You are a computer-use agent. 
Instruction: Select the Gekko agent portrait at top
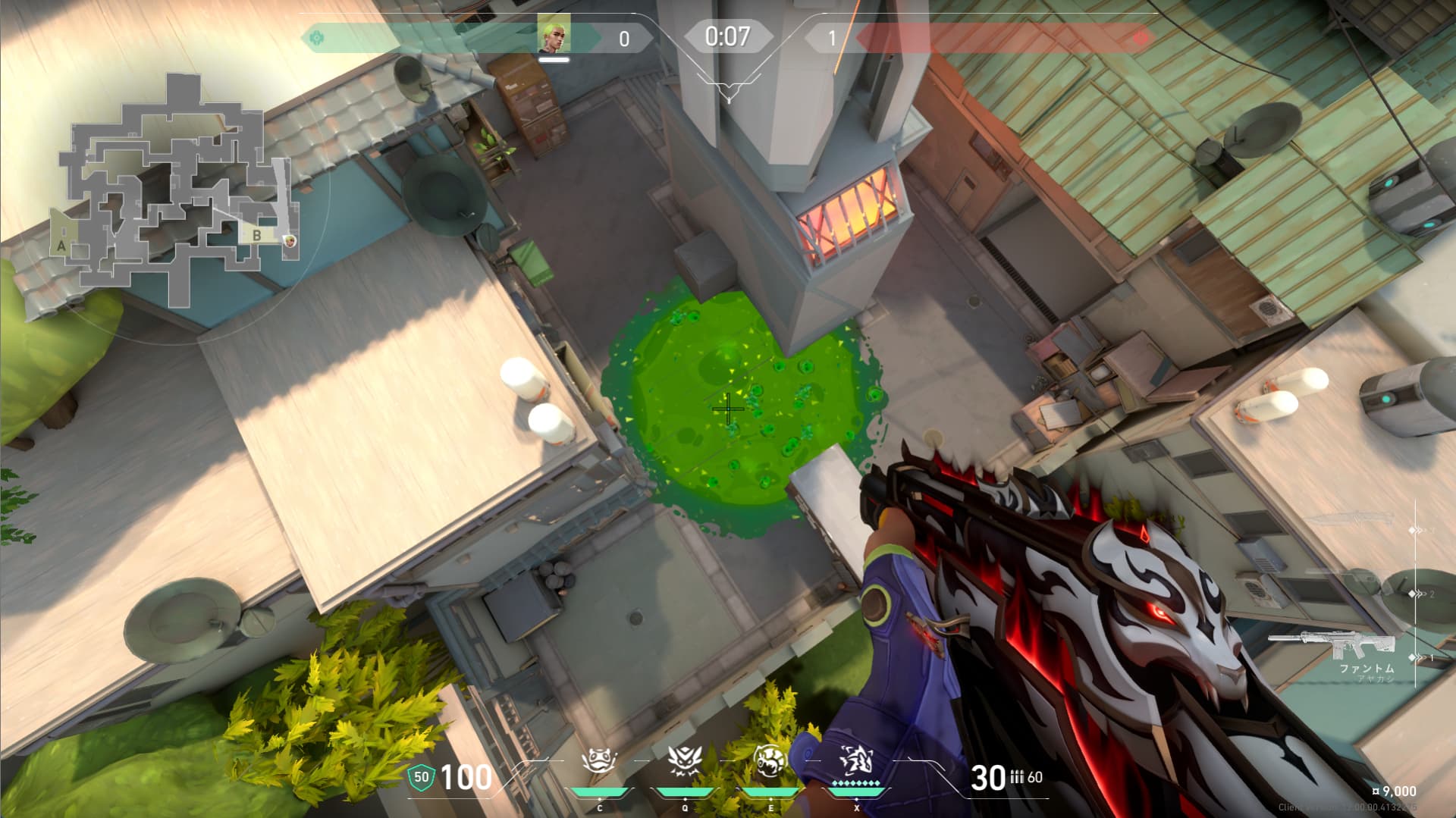(554, 36)
